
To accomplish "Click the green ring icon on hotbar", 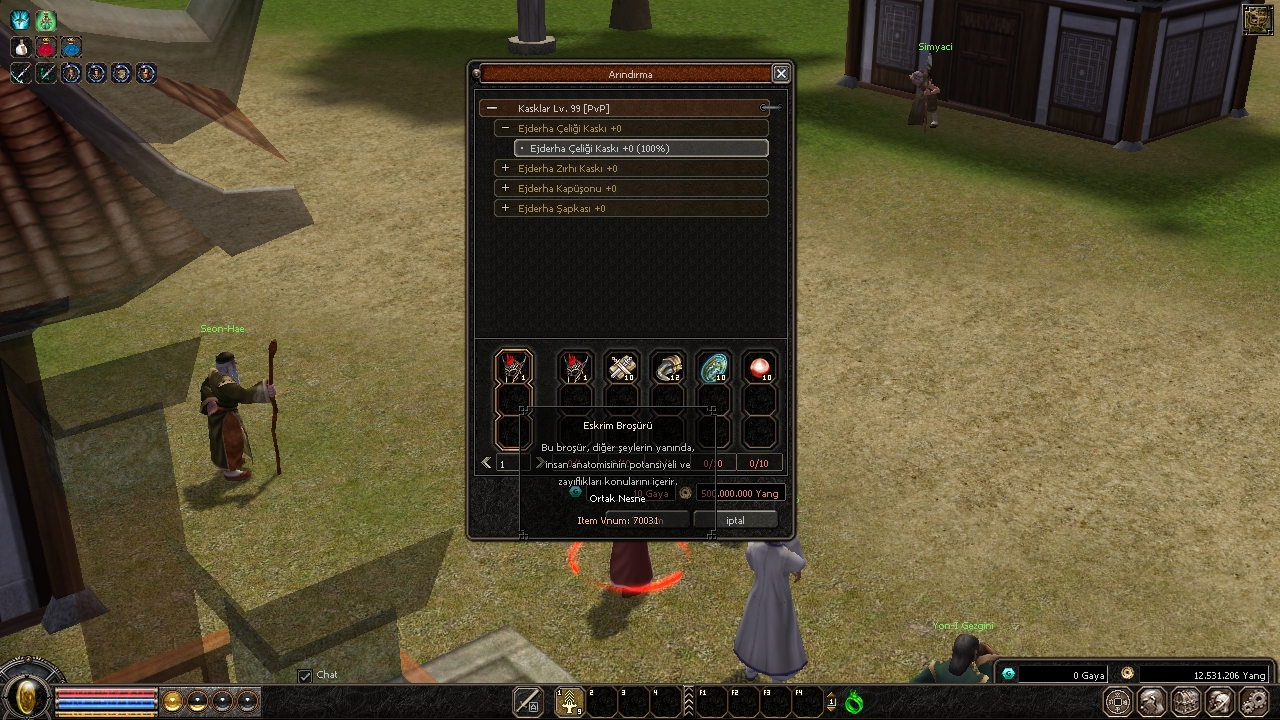I will click(853, 703).
